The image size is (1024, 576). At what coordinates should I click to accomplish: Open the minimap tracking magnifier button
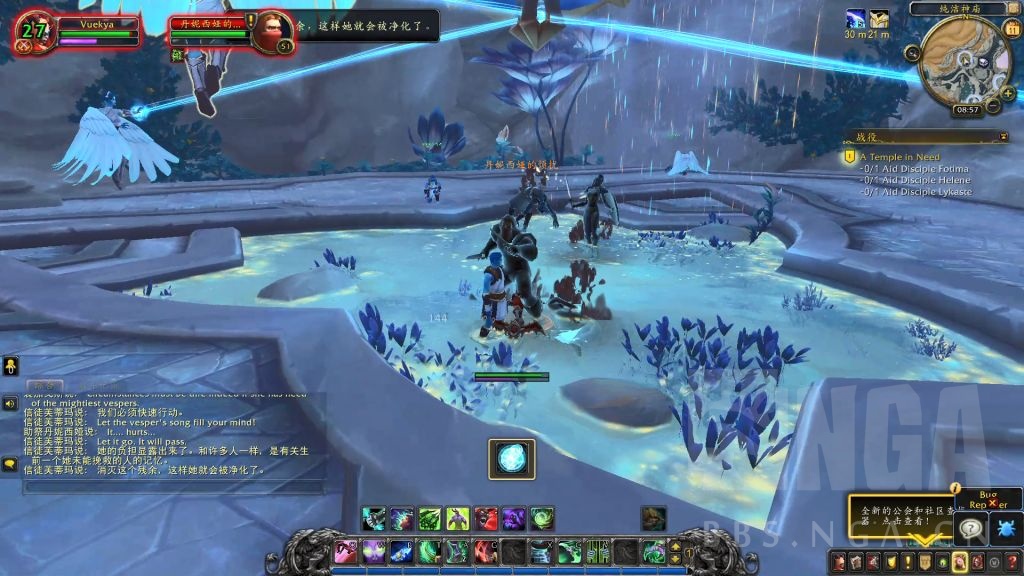pos(914,53)
